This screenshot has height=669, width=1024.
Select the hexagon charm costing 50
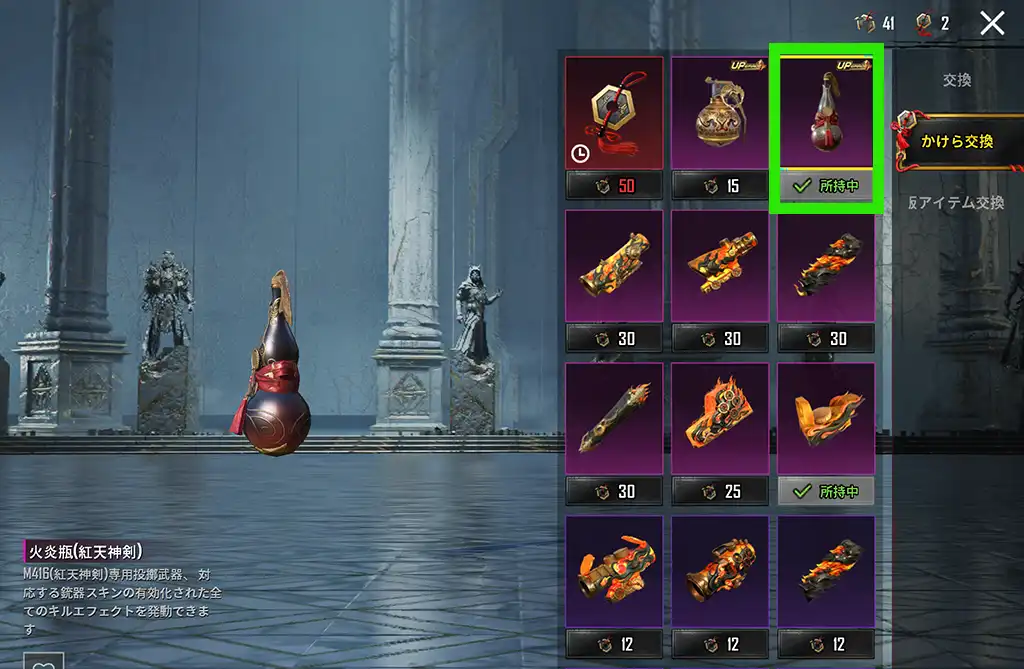click(614, 113)
